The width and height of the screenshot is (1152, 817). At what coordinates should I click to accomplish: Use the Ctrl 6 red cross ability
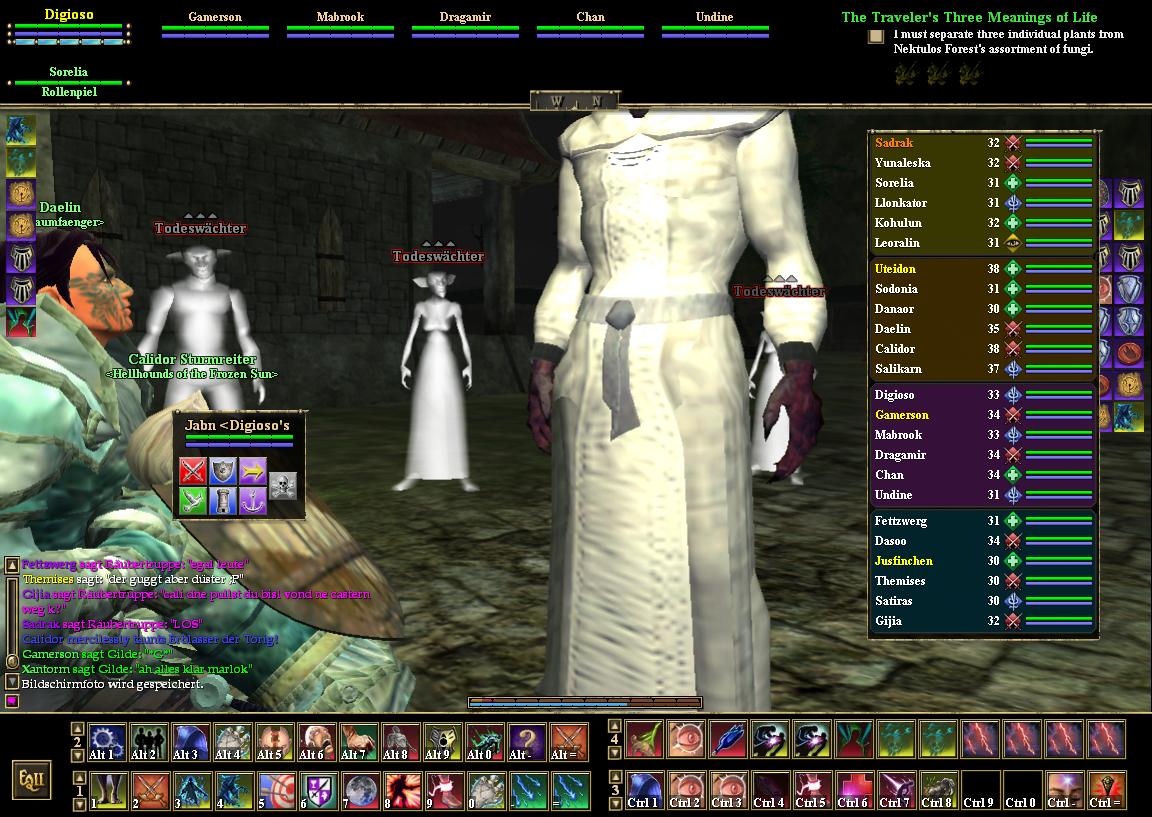(852, 789)
